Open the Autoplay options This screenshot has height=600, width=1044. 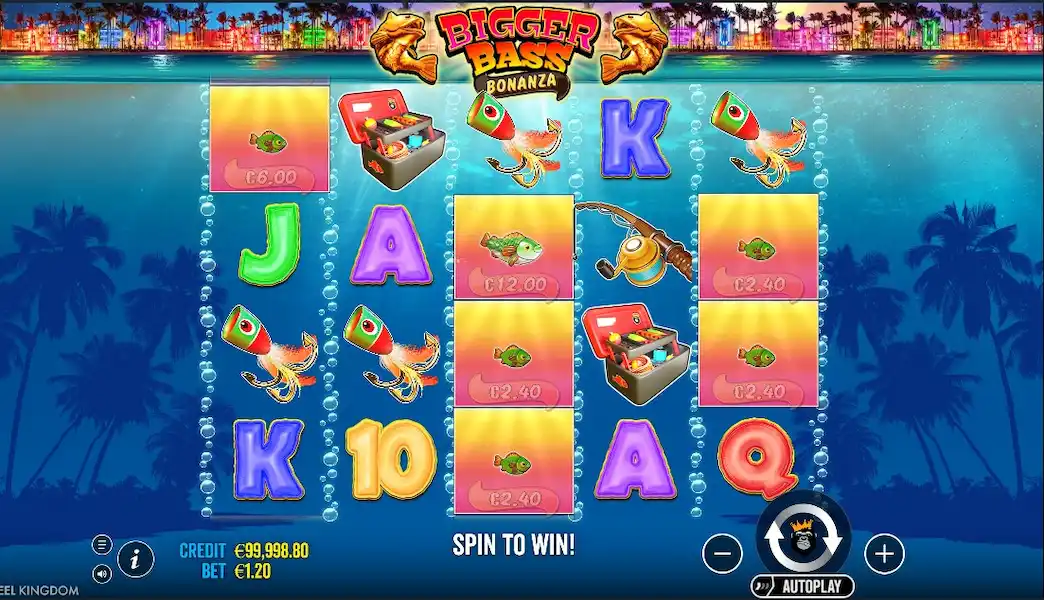tap(803, 586)
